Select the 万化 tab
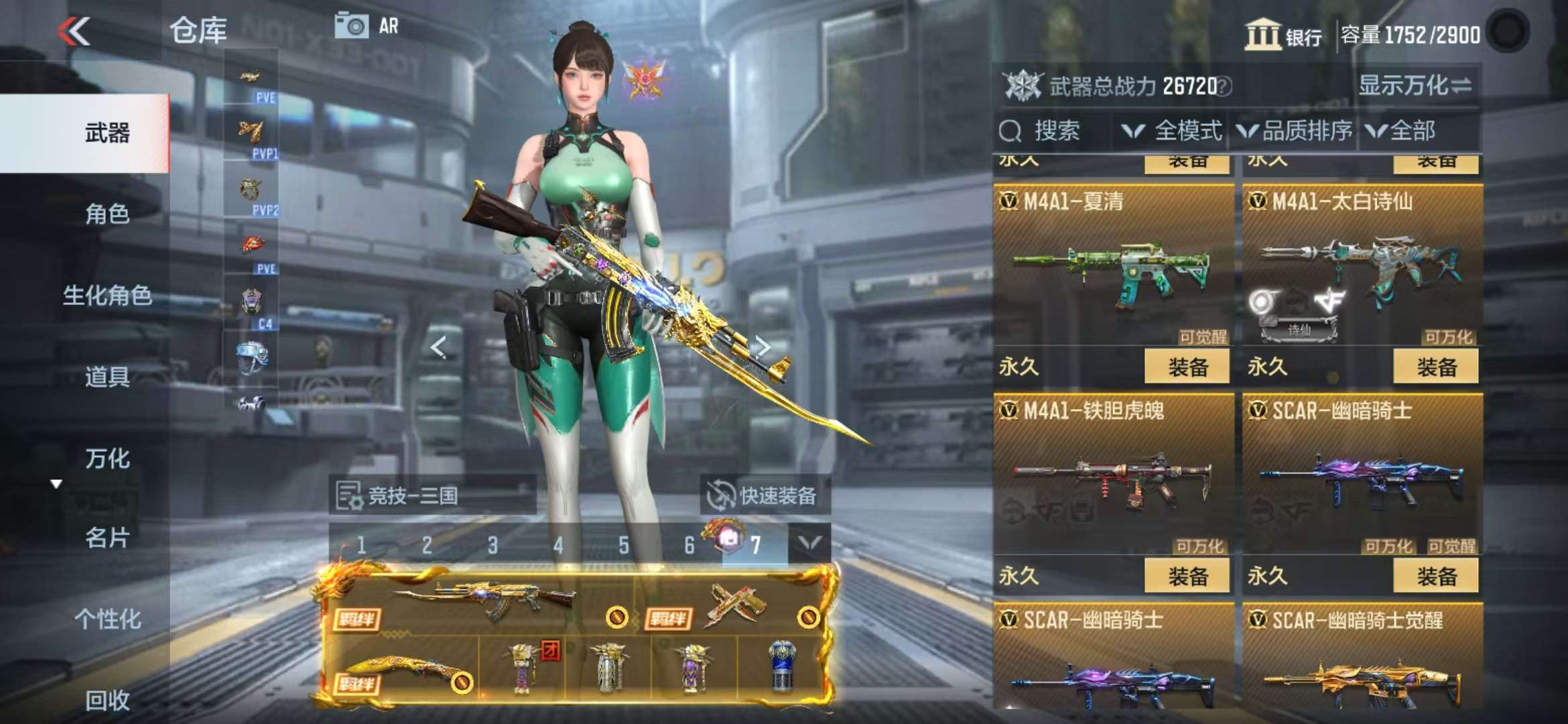Image resolution: width=1568 pixels, height=724 pixels. pos(107,459)
